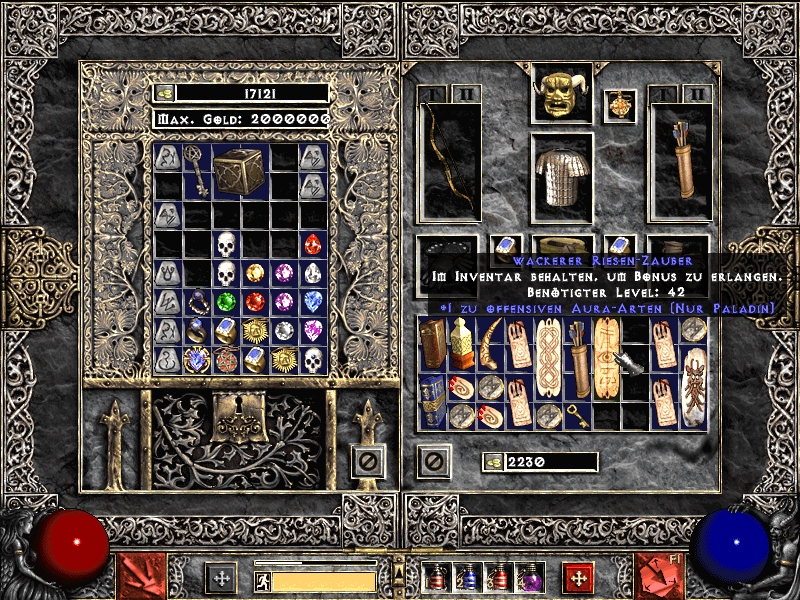Close the inventory panel with its cancel button
This screenshot has height=600, width=800.
433,461
